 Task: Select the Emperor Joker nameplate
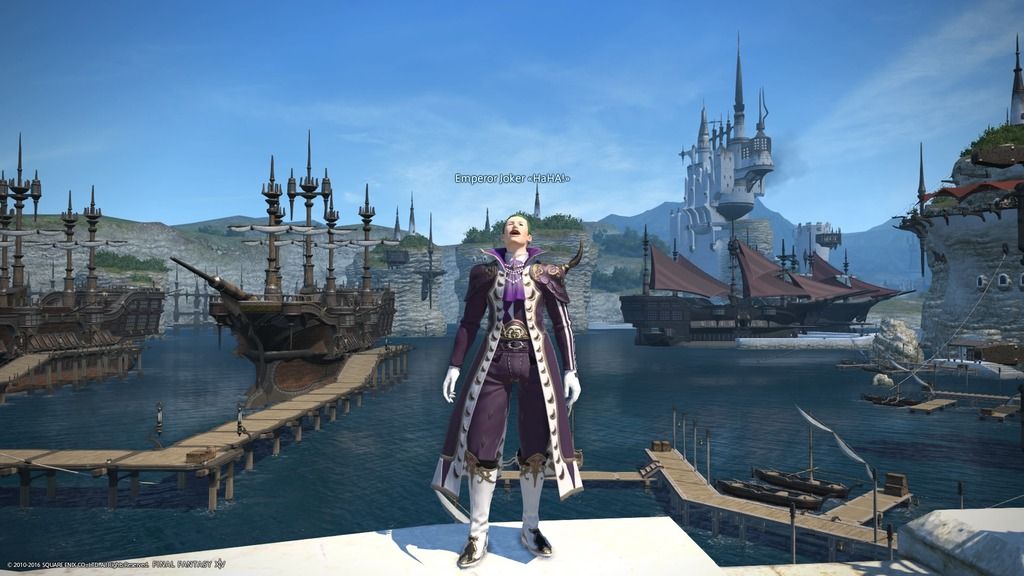click(x=511, y=178)
